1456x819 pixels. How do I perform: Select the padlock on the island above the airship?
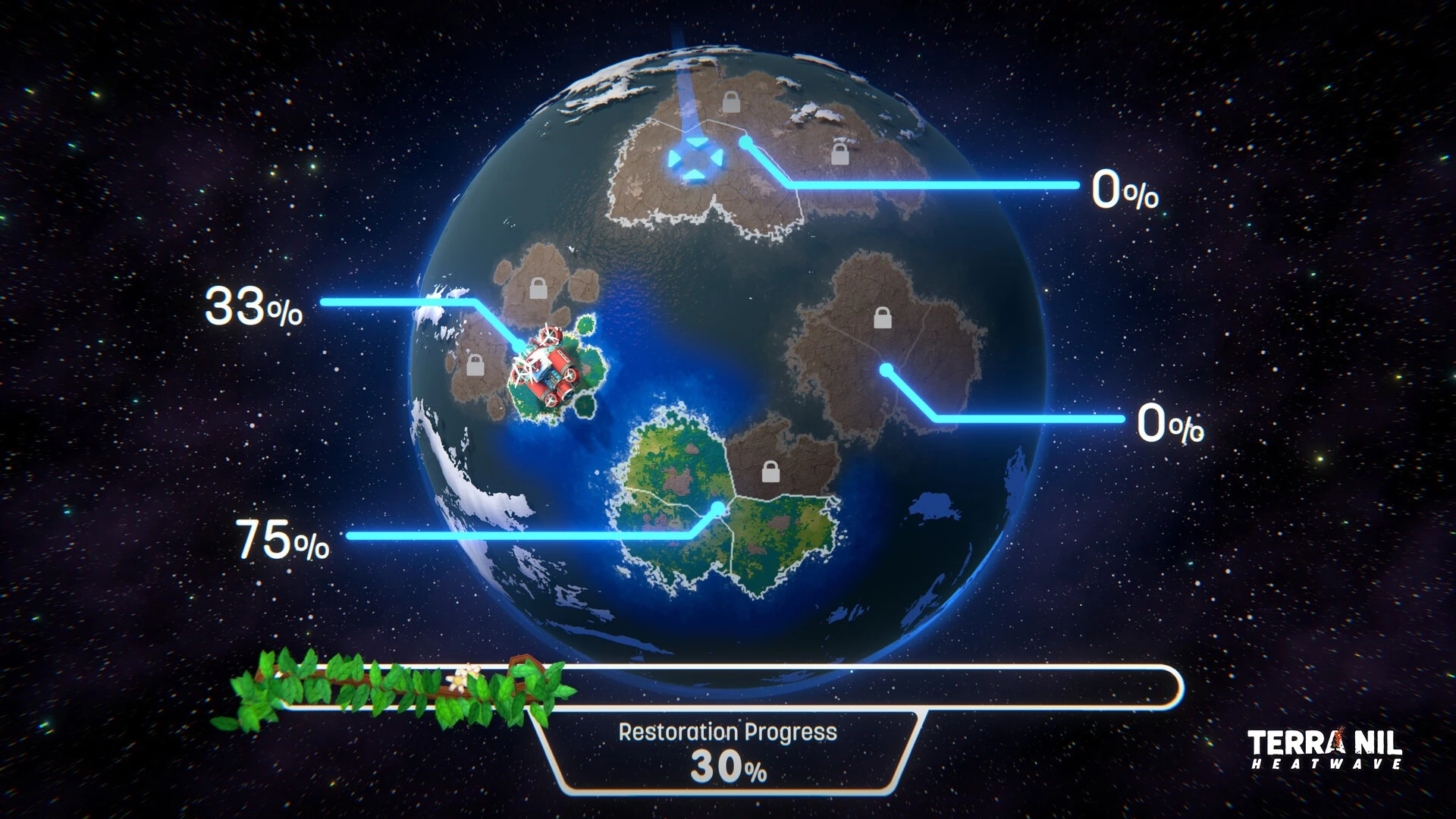(x=538, y=288)
